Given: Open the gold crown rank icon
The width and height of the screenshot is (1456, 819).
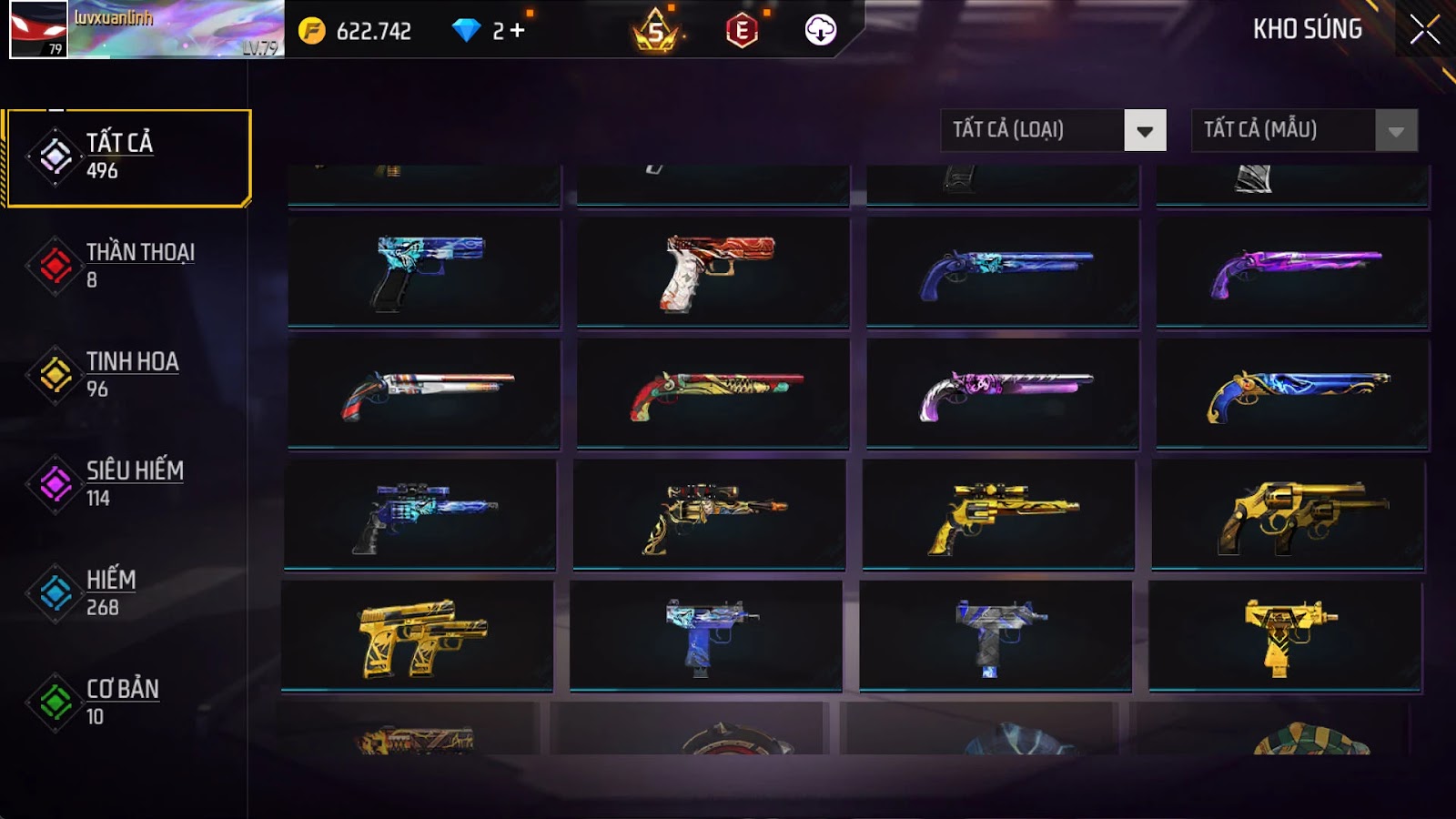Looking at the screenshot, I should coord(656,32).
